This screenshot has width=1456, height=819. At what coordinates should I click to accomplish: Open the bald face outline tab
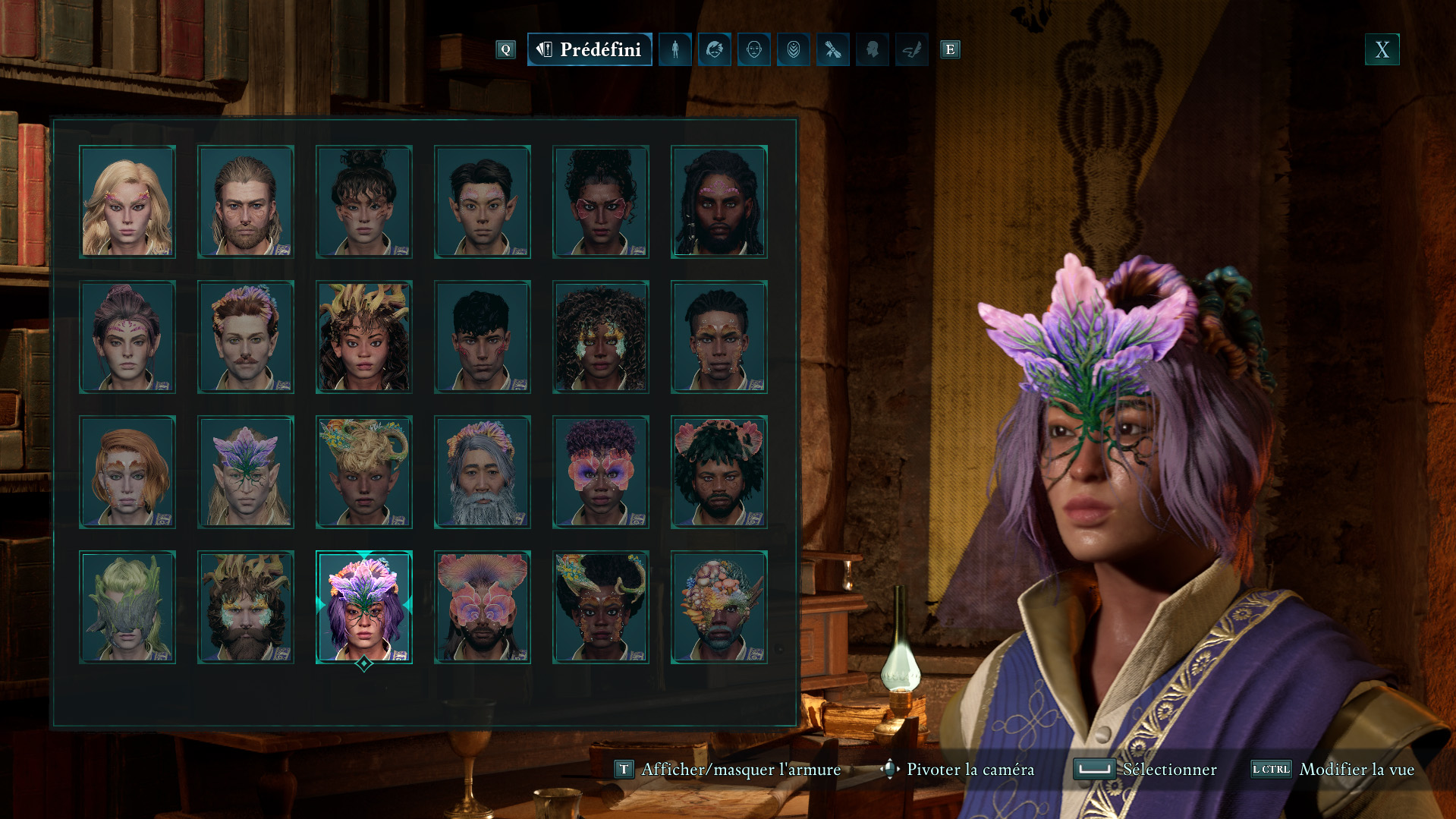[x=753, y=50]
